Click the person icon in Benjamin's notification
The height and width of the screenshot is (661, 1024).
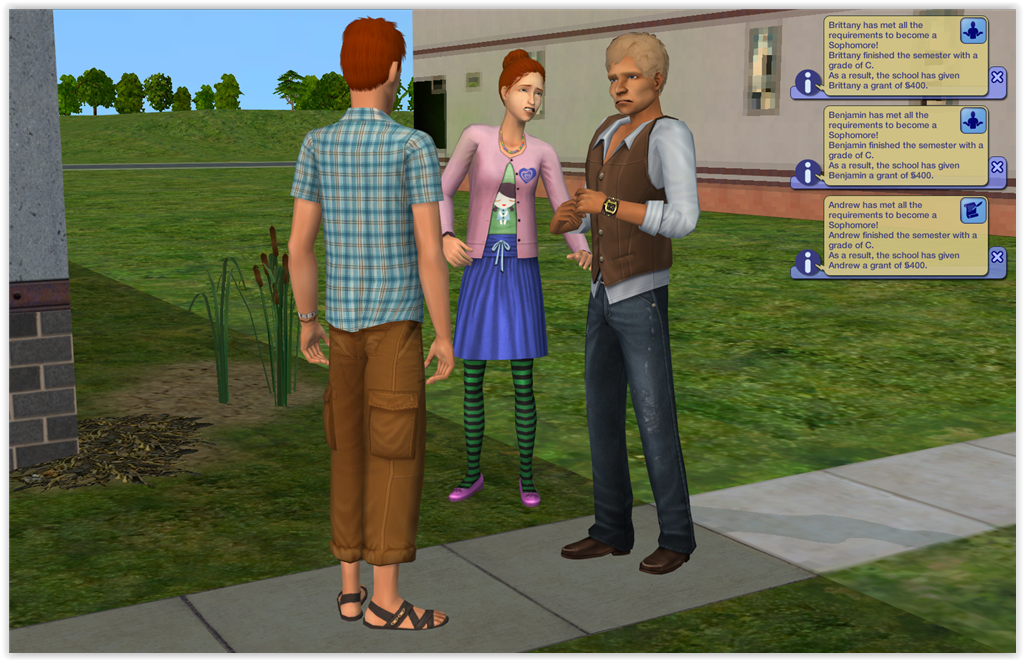[973, 121]
